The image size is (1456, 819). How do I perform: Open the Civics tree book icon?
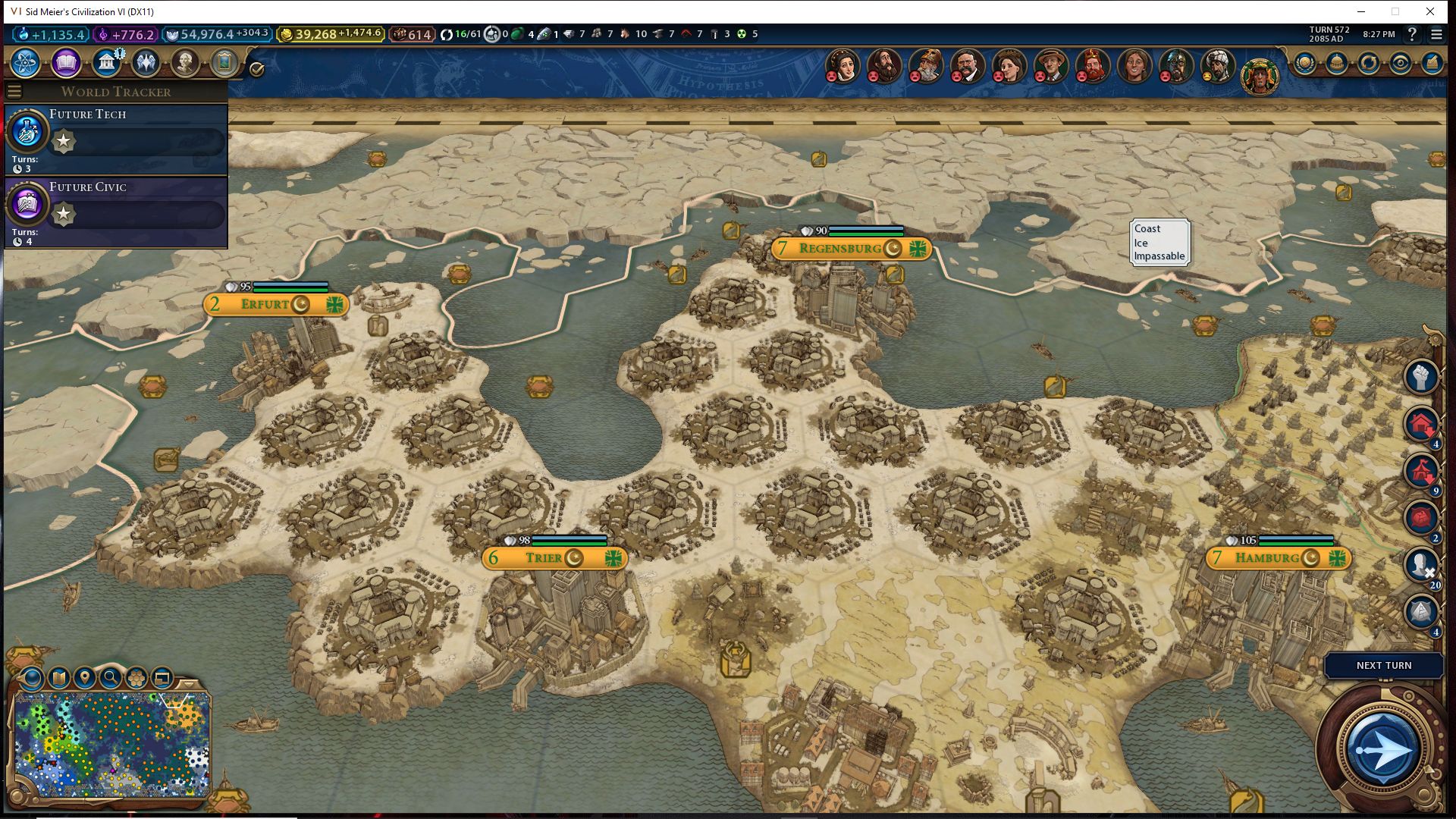pos(66,63)
